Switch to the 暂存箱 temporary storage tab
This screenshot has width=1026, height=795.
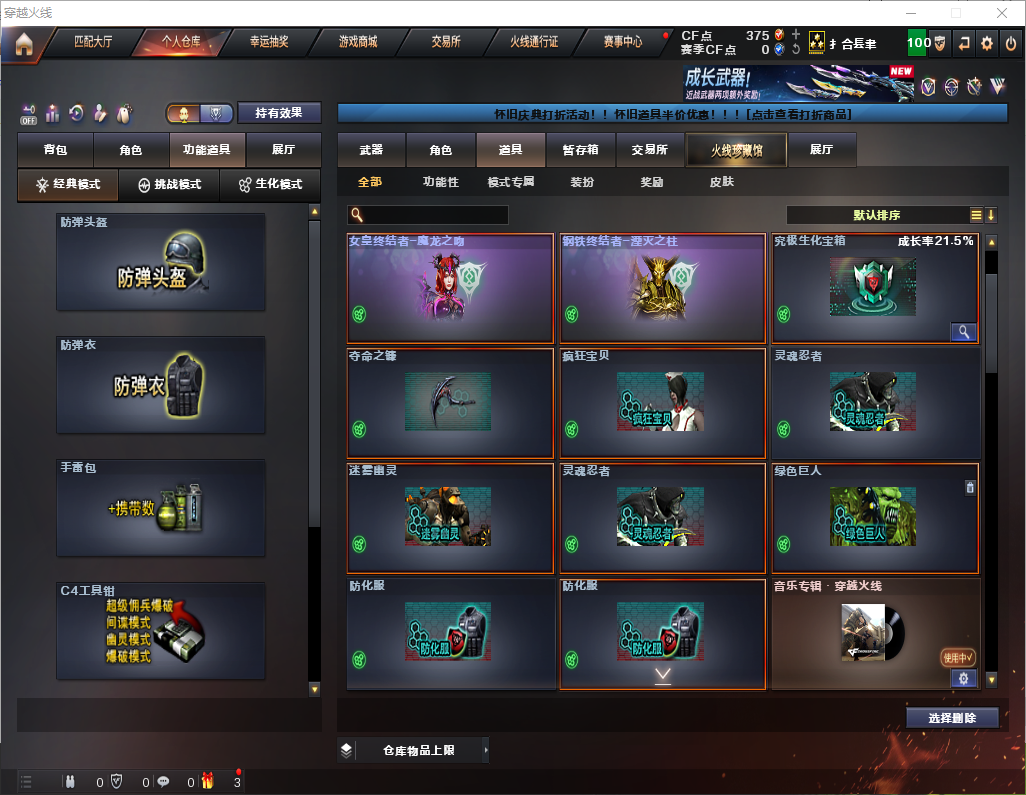pos(581,150)
